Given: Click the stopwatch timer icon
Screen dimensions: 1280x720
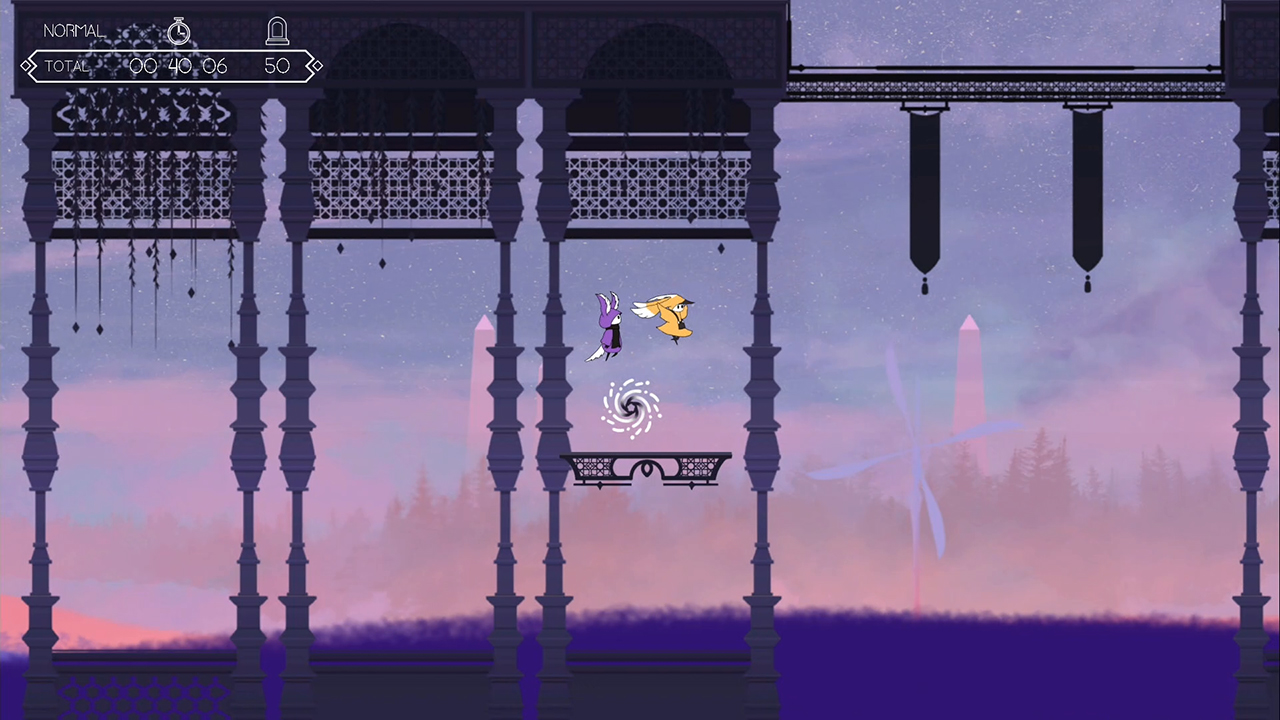Looking at the screenshot, I should click(x=179, y=31).
